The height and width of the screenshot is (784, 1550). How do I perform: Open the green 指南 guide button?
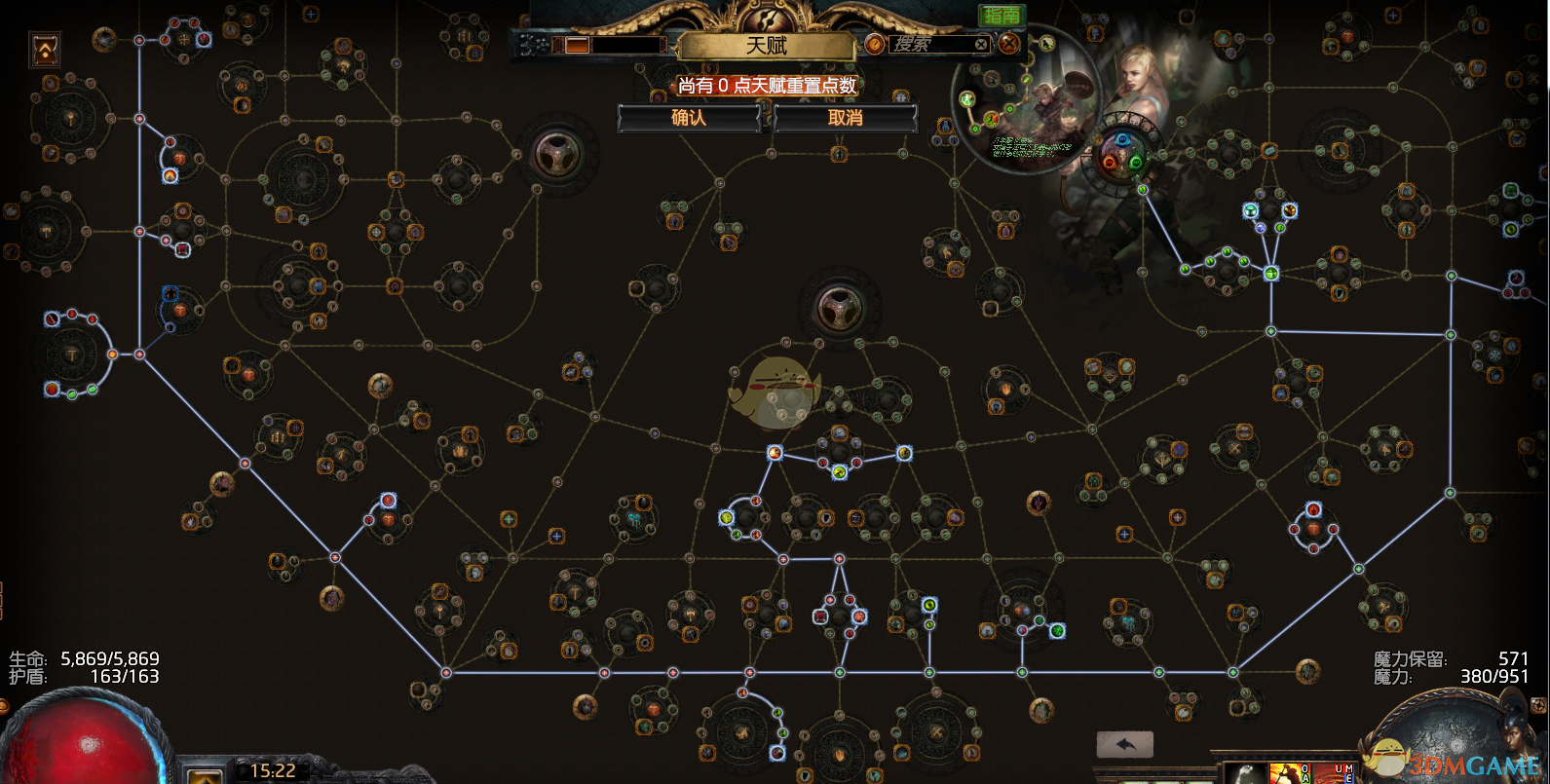1002,15
